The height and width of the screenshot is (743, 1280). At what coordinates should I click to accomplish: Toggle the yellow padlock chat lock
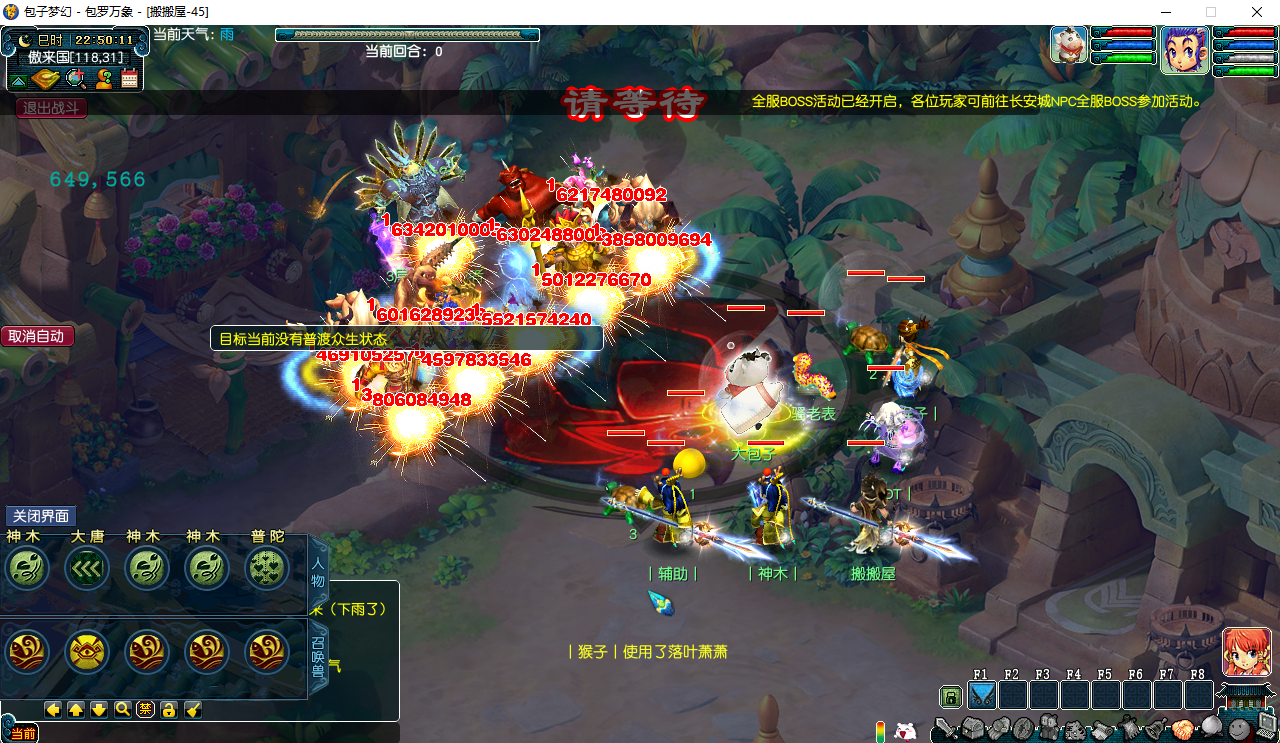(169, 709)
